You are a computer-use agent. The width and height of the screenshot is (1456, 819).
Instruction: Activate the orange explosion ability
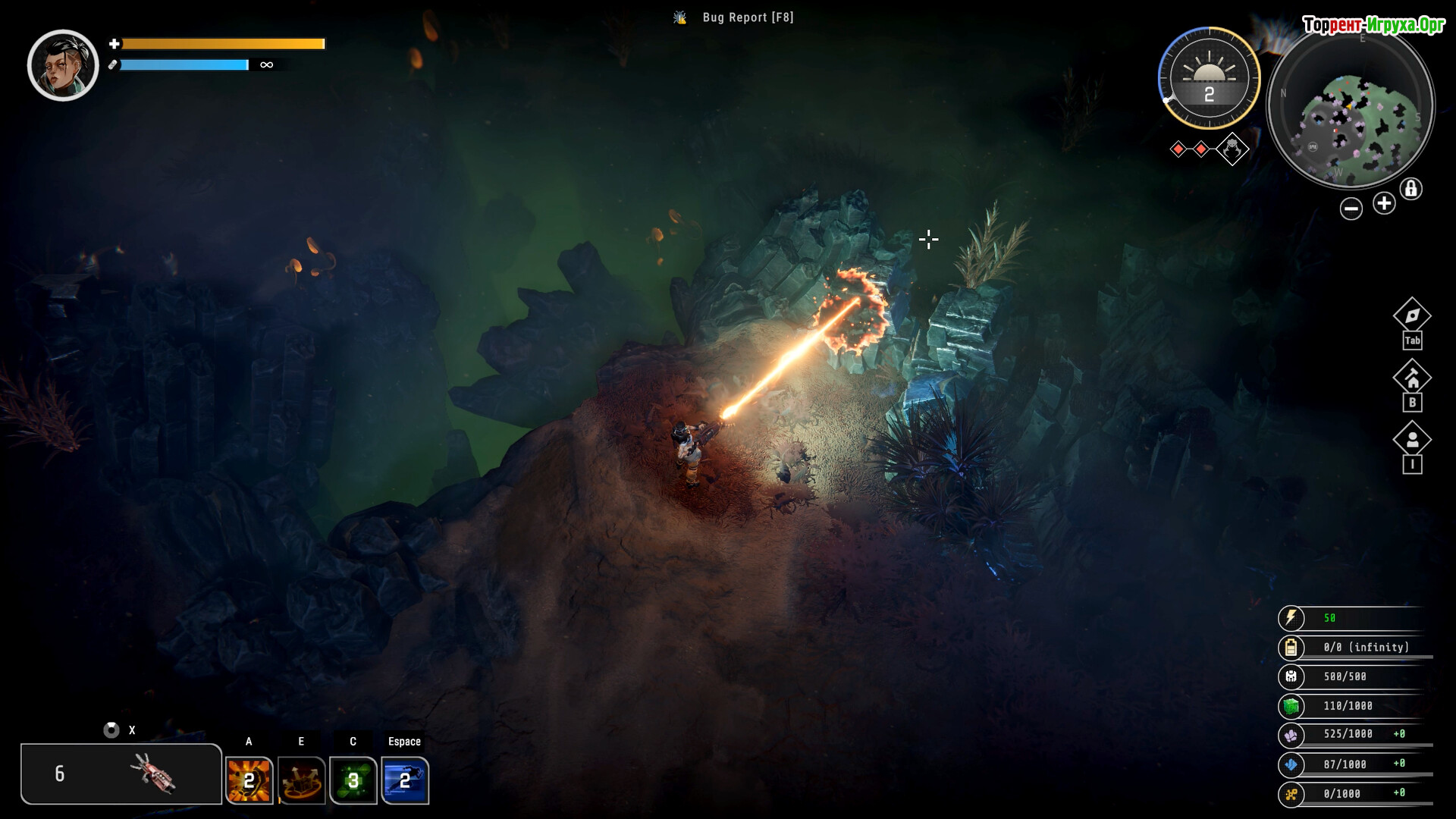249,780
